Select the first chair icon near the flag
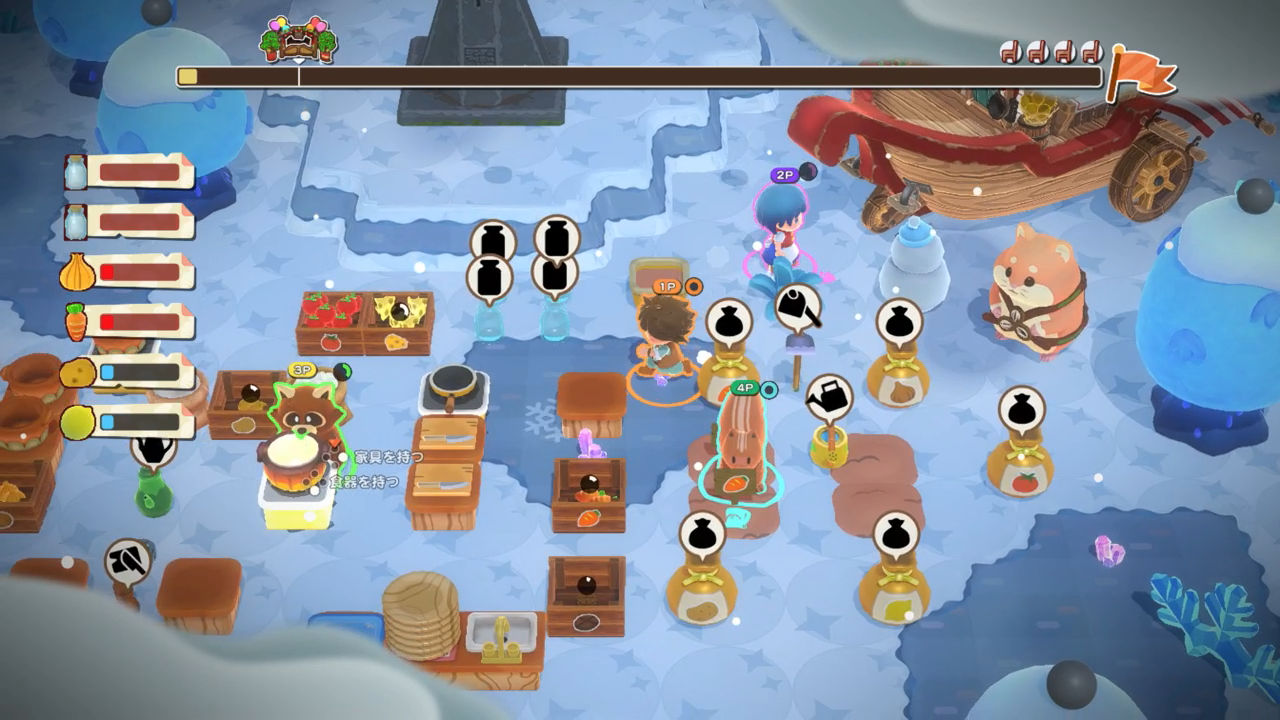 (1010, 52)
